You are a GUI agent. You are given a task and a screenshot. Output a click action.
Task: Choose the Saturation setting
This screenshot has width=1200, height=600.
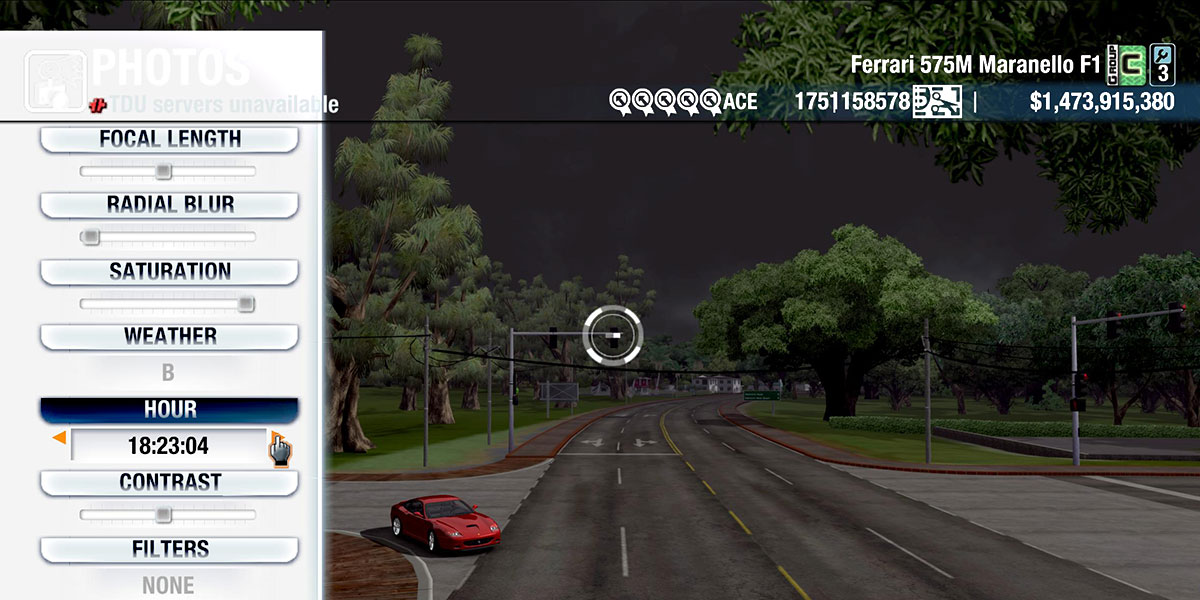click(169, 271)
